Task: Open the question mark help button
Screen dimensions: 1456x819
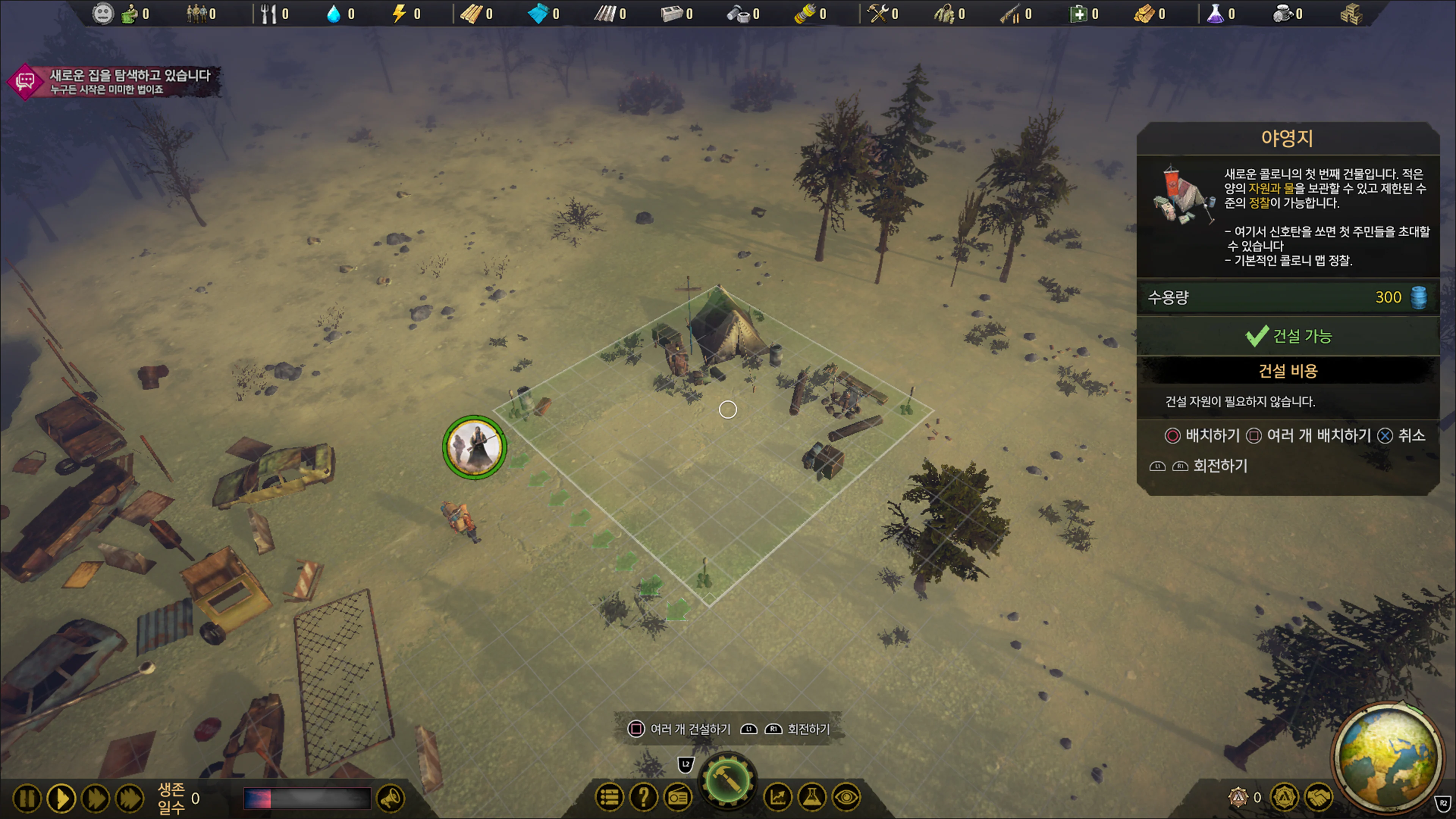Action: tap(643, 797)
